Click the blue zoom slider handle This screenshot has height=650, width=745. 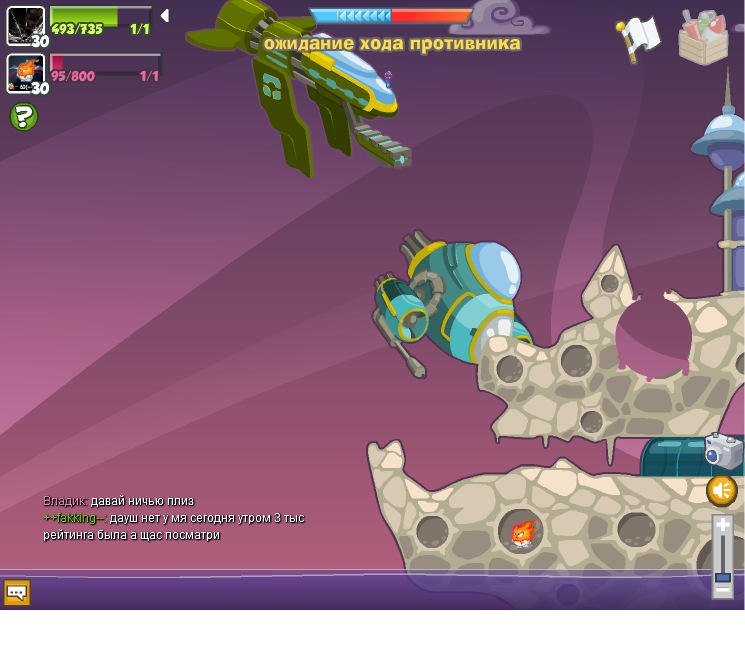coord(722,577)
